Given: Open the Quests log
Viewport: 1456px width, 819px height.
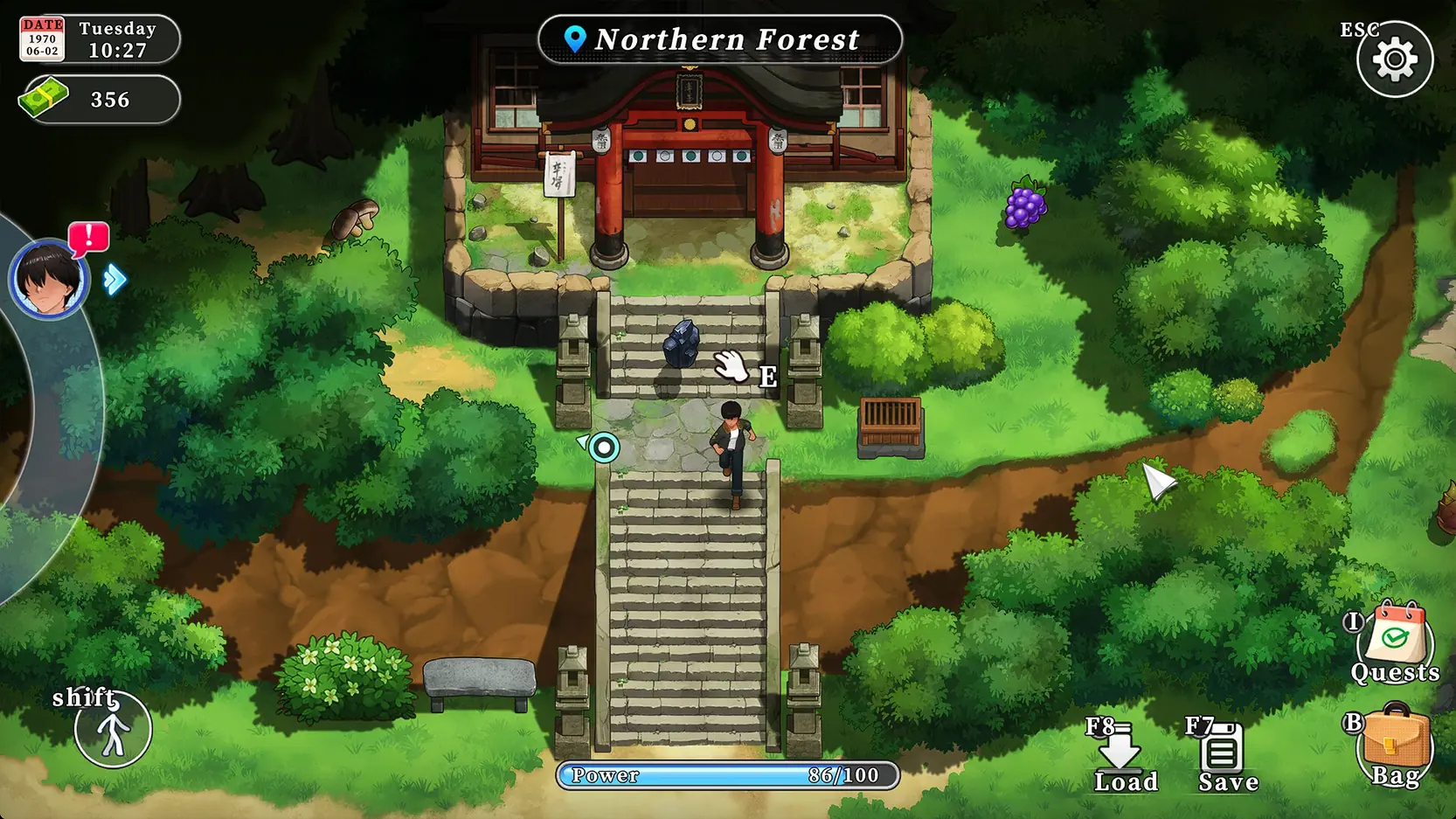Looking at the screenshot, I should (x=1395, y=642).
